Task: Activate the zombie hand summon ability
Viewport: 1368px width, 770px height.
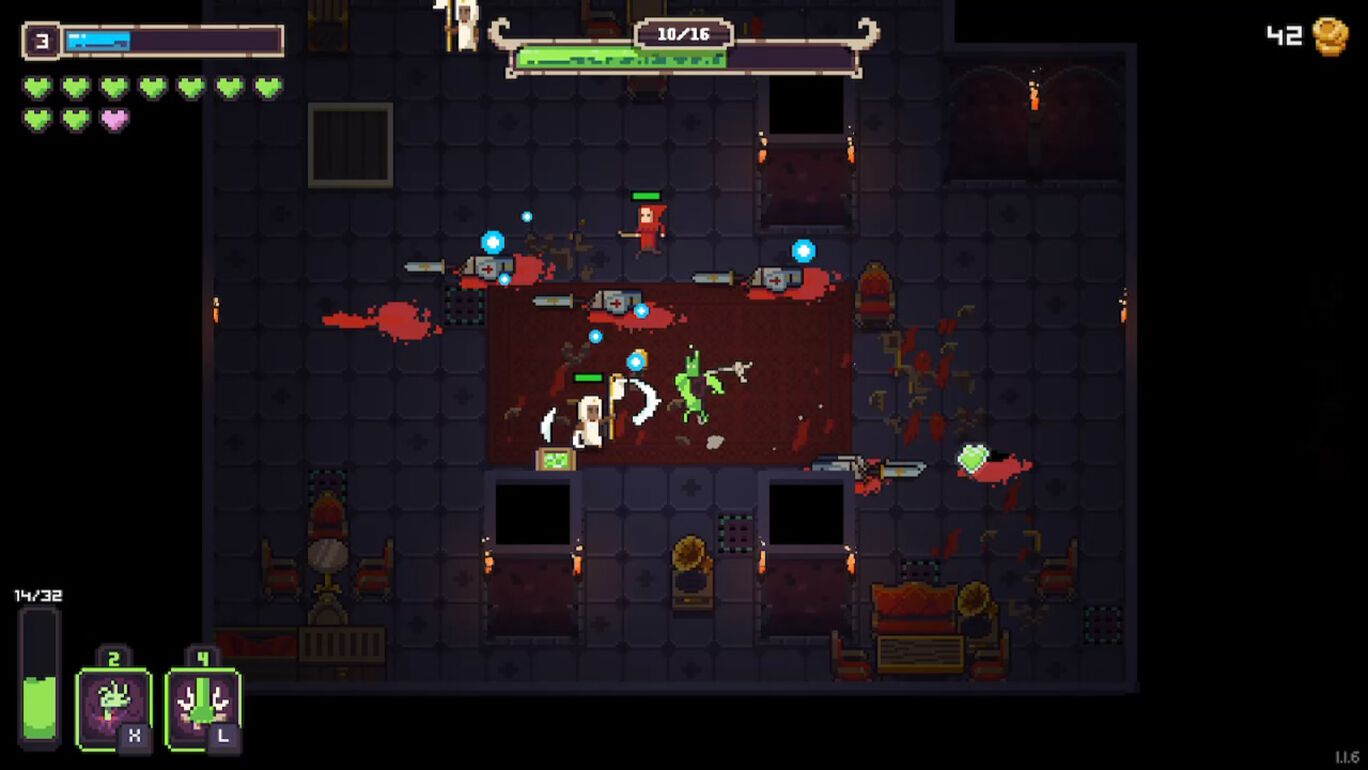Action: point(113,706)
